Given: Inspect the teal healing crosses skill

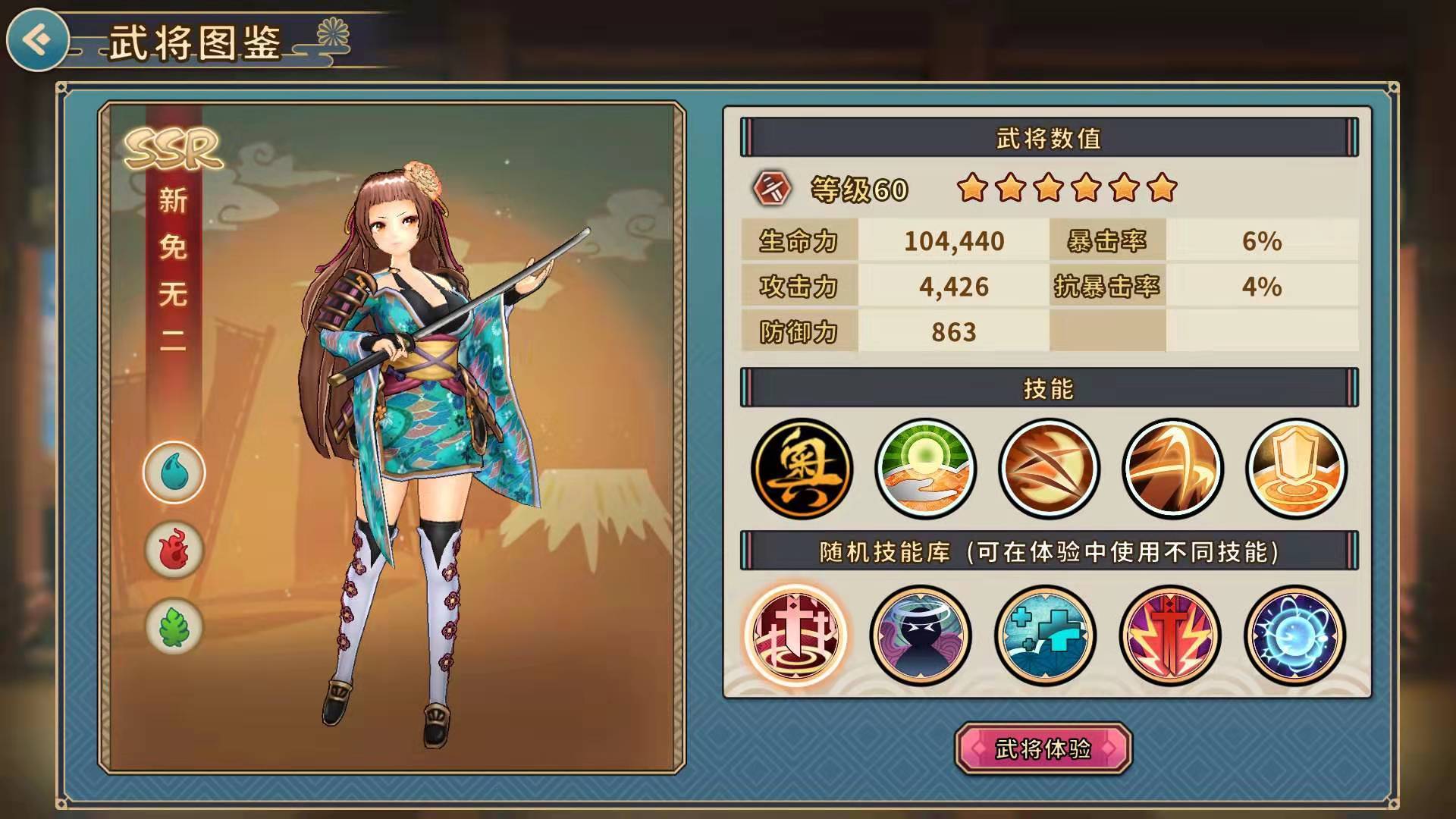Looking at the screenshot, I should point(1045,635).
